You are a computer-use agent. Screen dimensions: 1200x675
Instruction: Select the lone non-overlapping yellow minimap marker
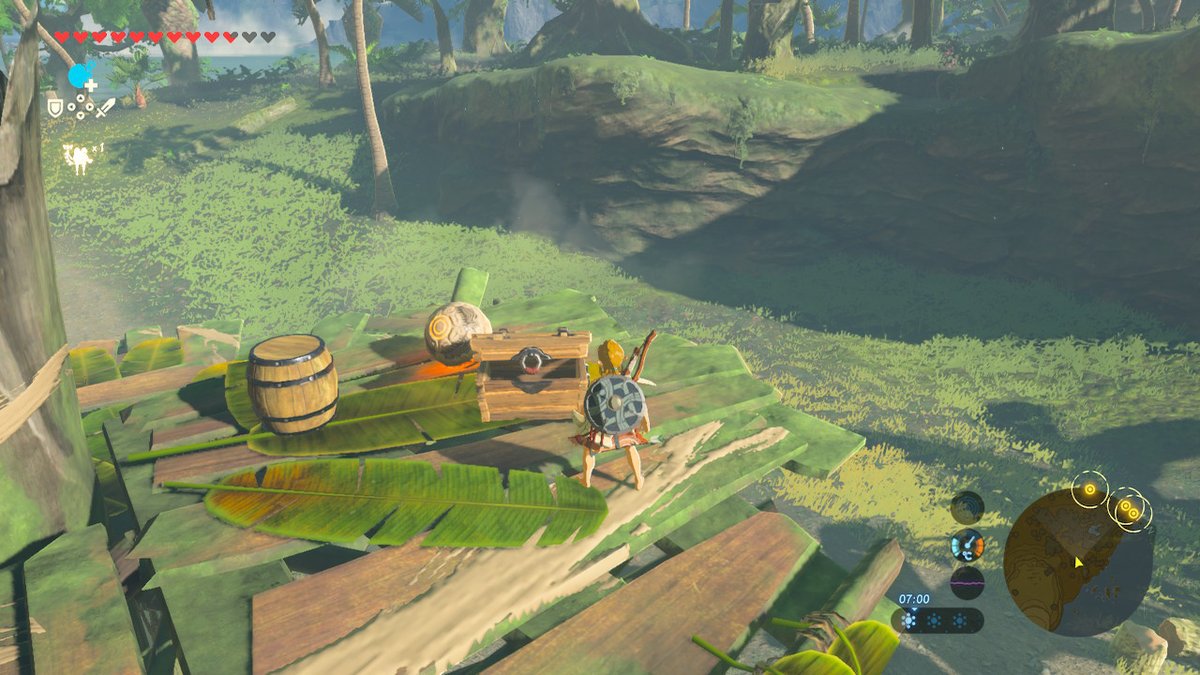(x=1088, y=490)
